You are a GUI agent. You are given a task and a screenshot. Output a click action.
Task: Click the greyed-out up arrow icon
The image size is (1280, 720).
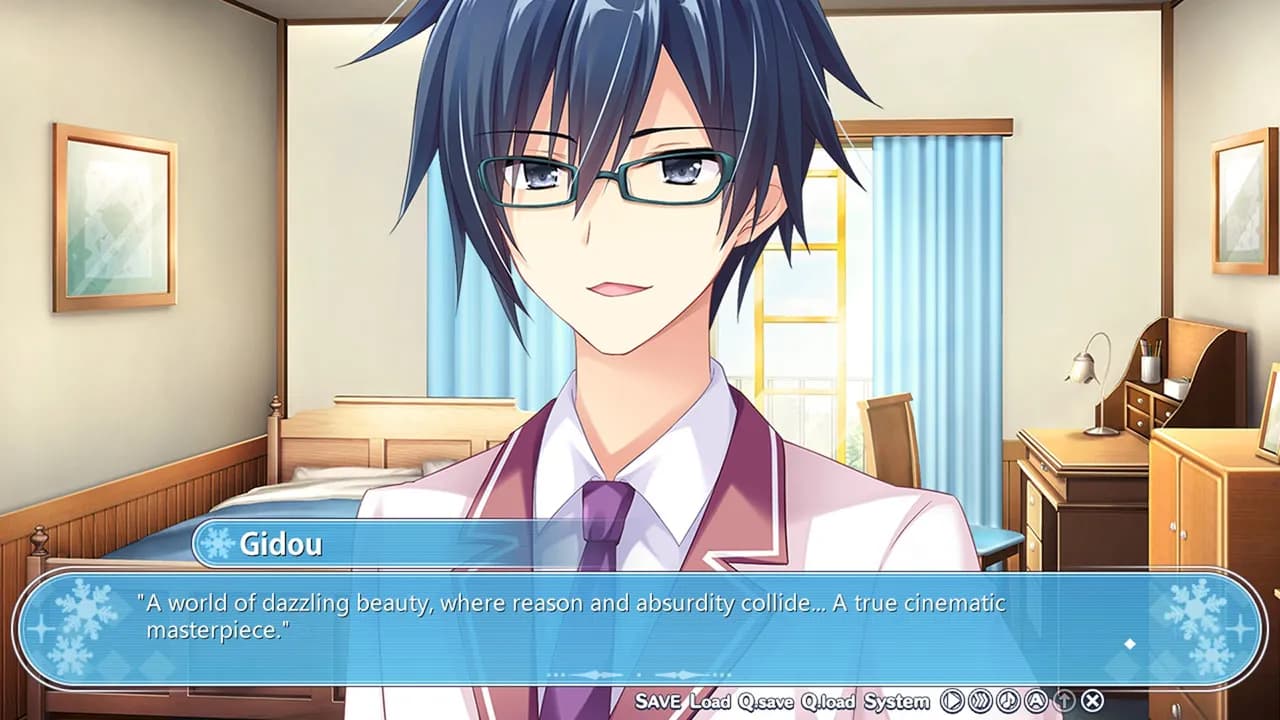tap(1065, 701)
